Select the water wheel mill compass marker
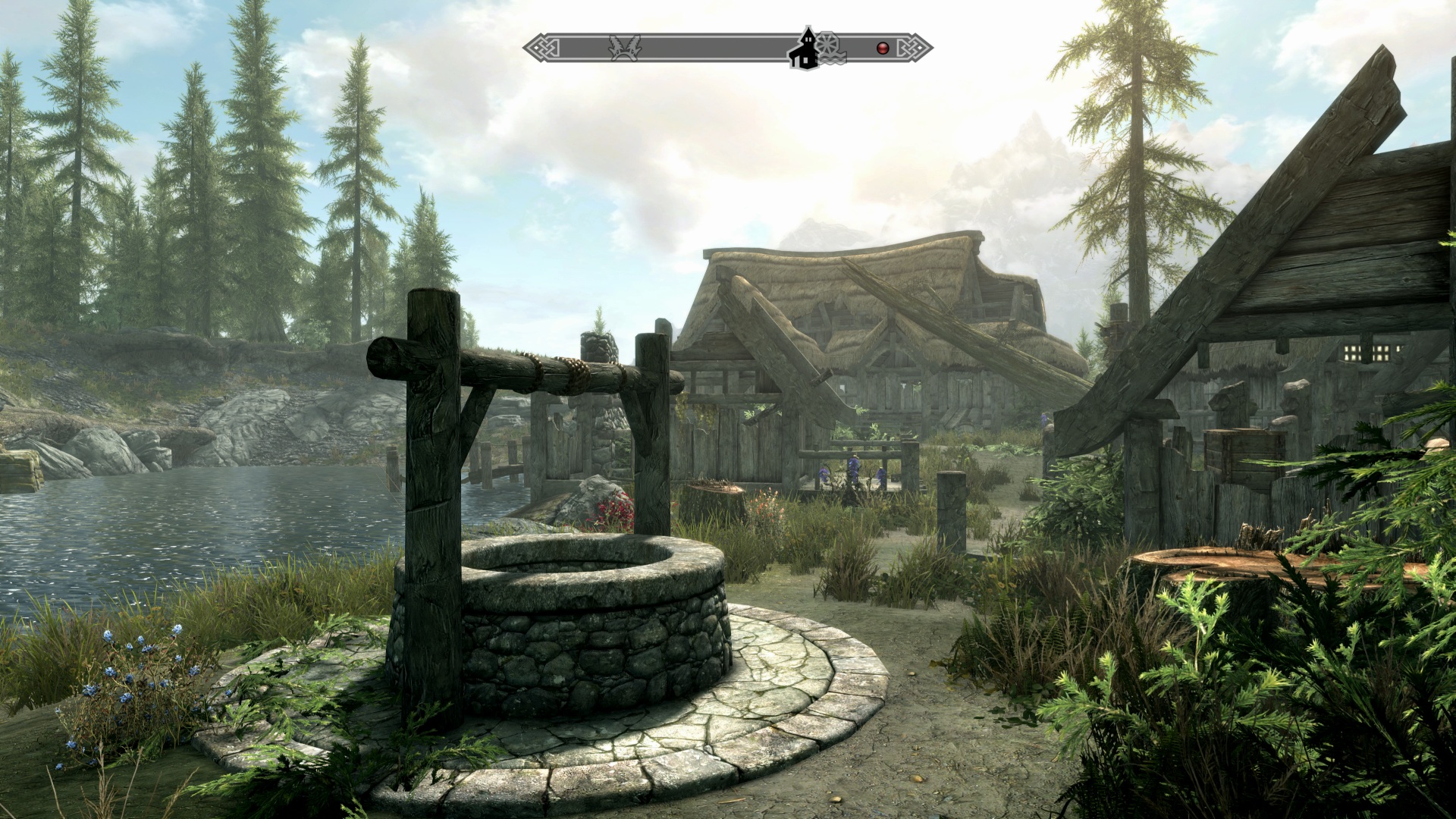 [828, 45]
